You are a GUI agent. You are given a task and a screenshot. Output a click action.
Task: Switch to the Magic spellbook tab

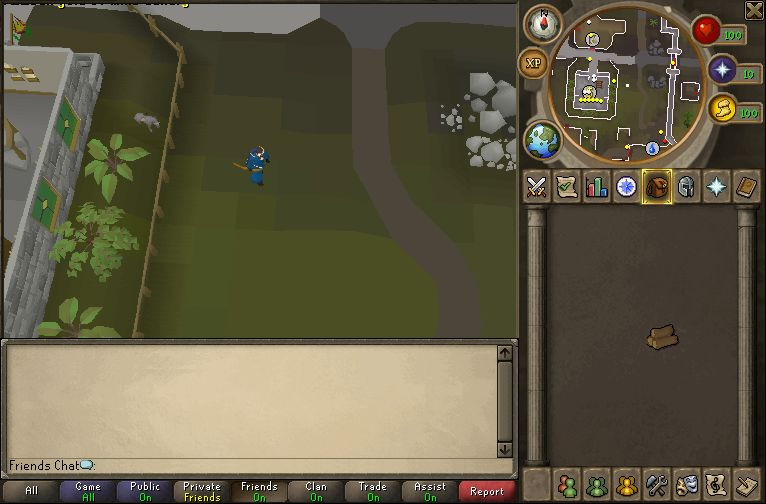click(746, 187)
